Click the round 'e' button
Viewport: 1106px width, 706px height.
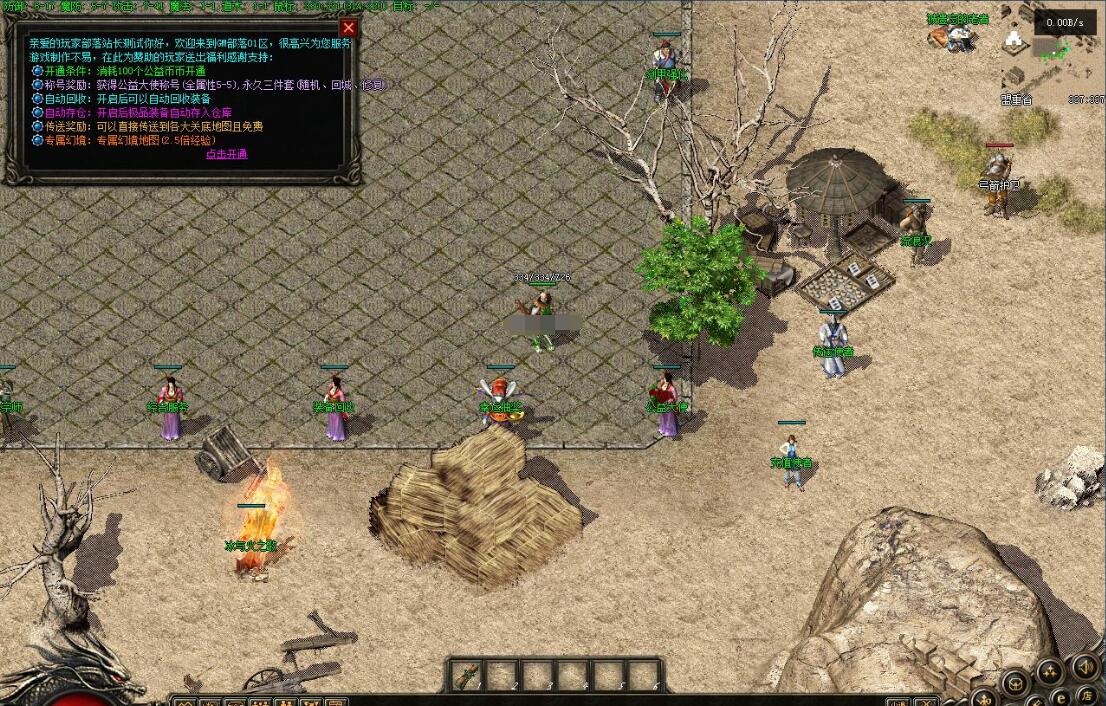[x=1060, y=697]
